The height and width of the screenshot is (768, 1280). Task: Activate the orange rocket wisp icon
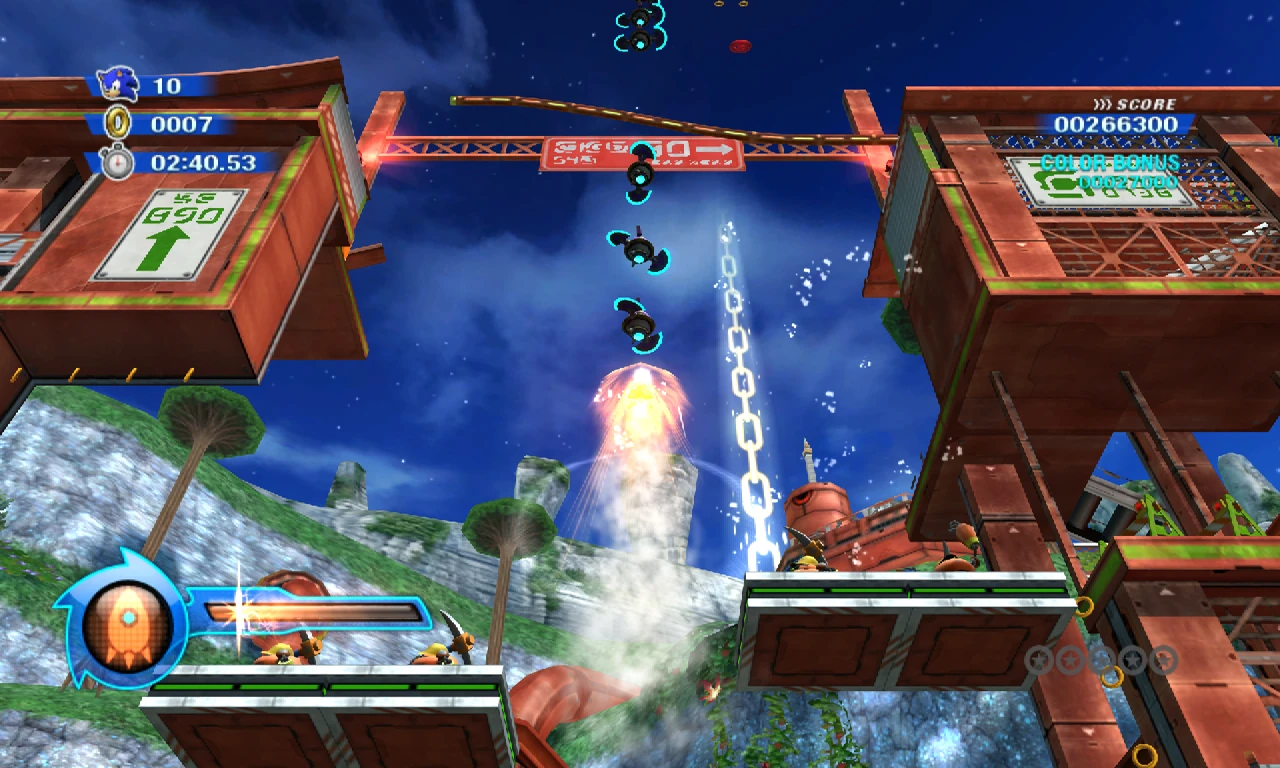127,625
